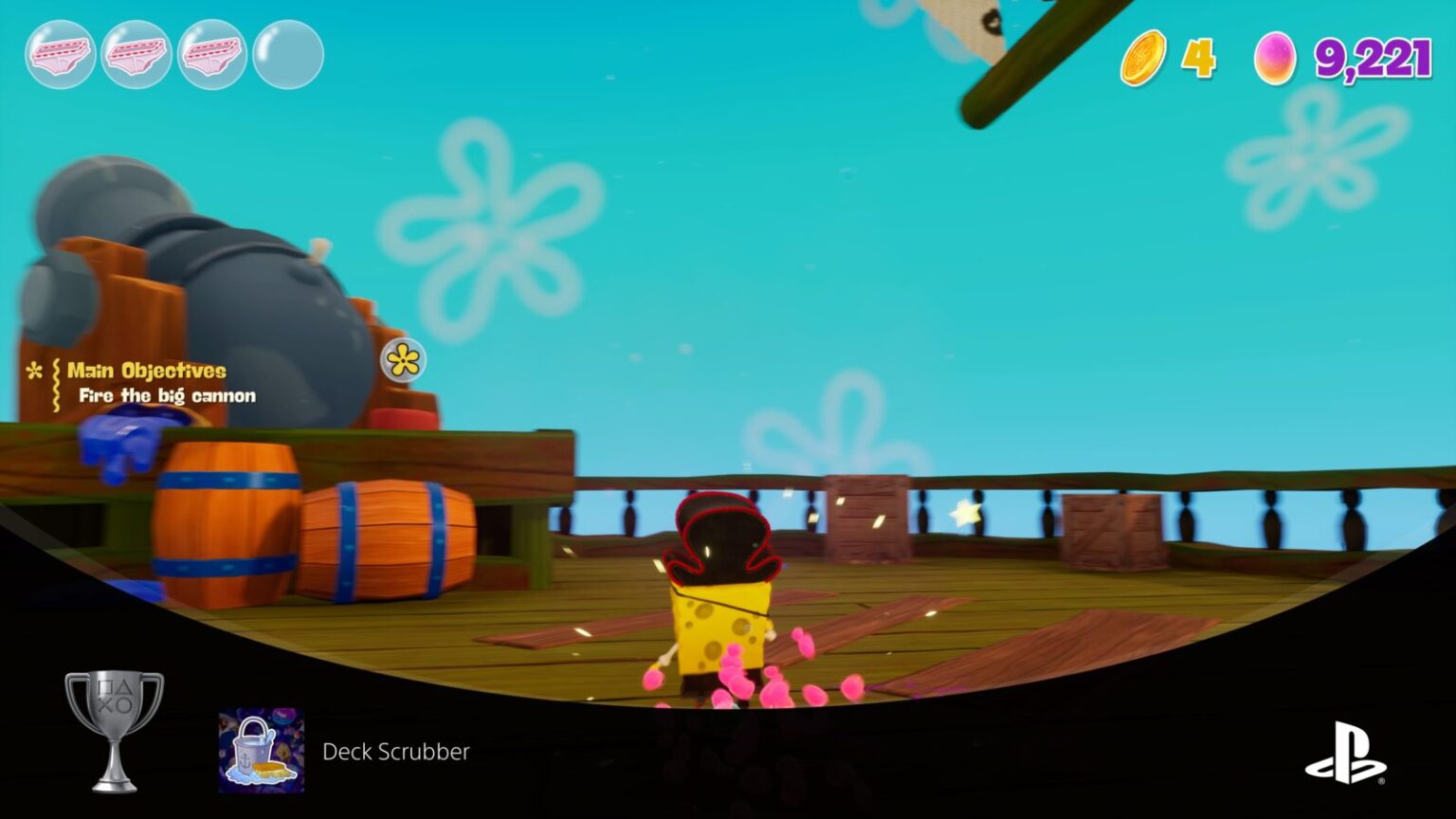Click the yellow flower interaction prompt
This screenshot has height=819, width=1456.
404,361
